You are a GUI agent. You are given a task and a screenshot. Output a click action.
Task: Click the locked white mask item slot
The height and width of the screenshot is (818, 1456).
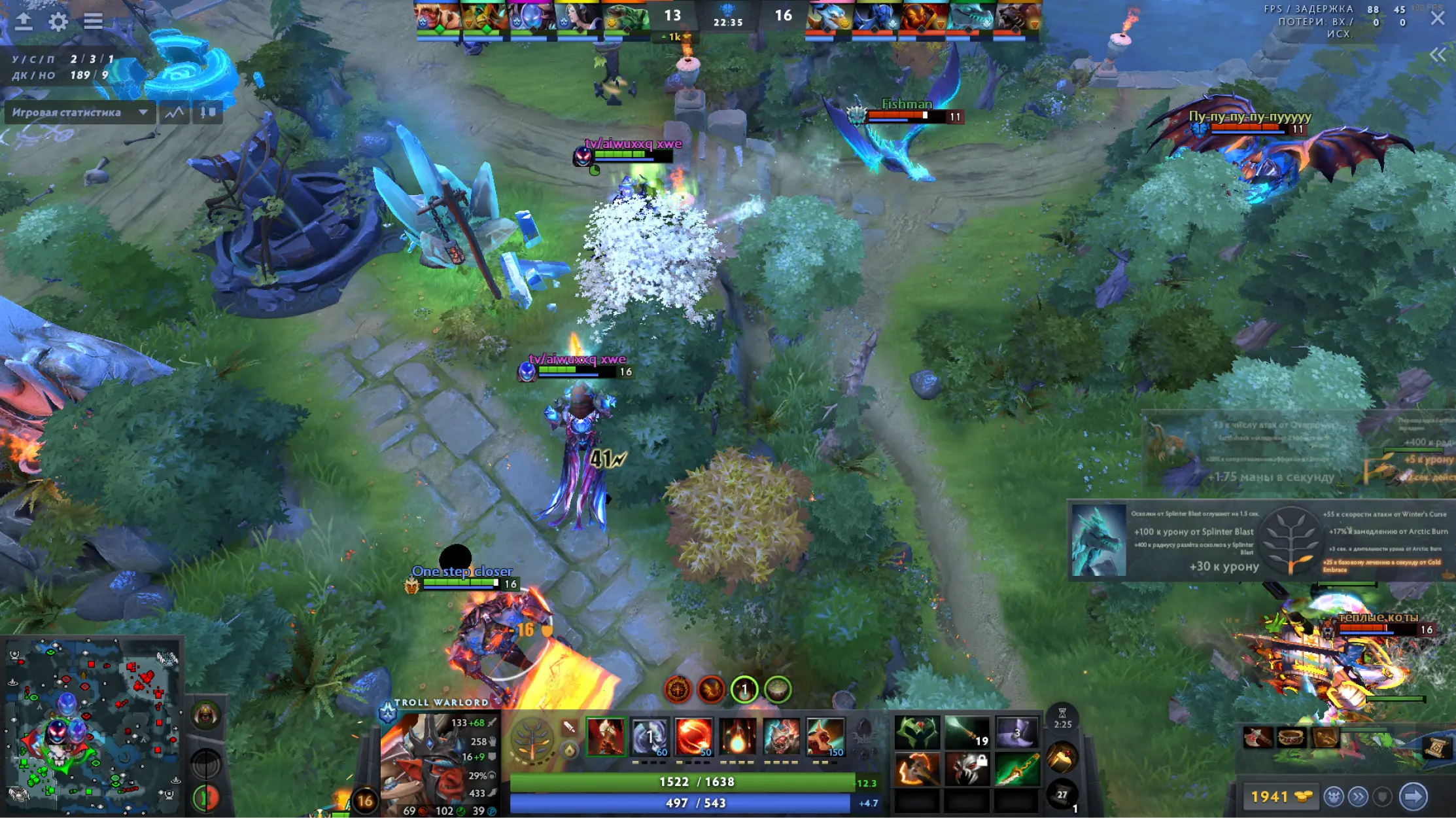(x=967, y=769)
